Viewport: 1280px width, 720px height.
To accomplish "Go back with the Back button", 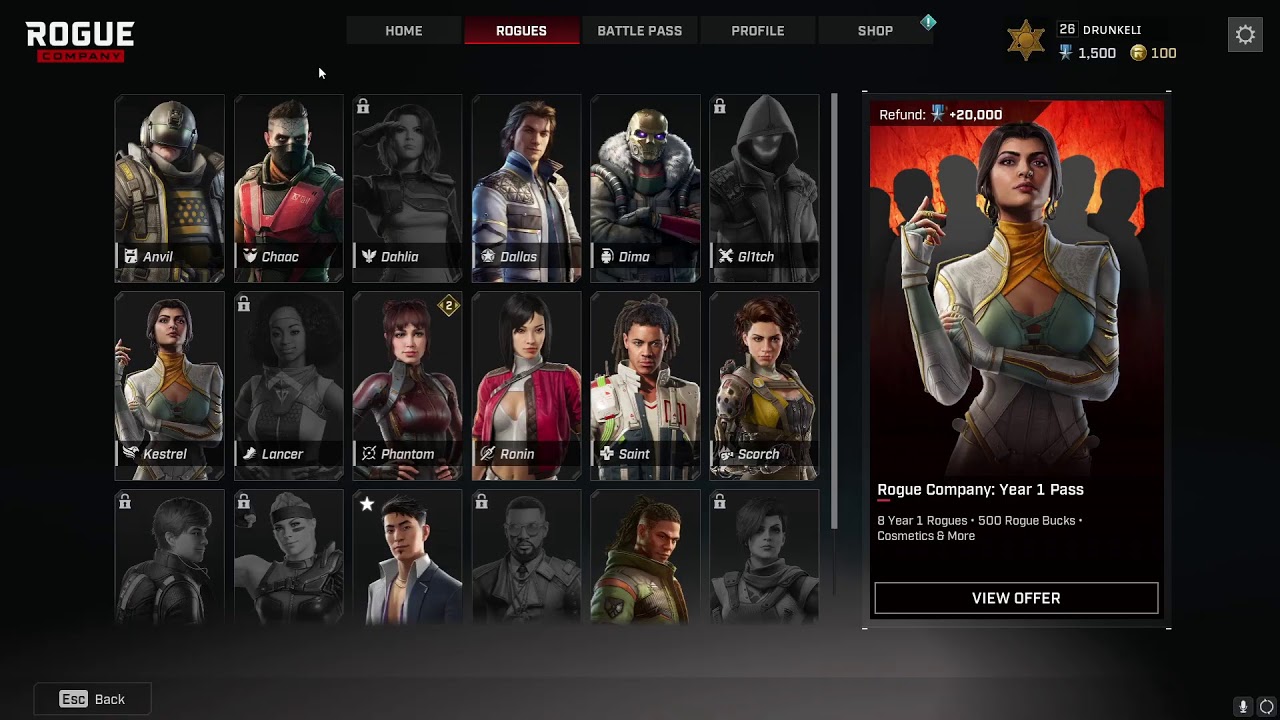I will click(x=93, y=699).
